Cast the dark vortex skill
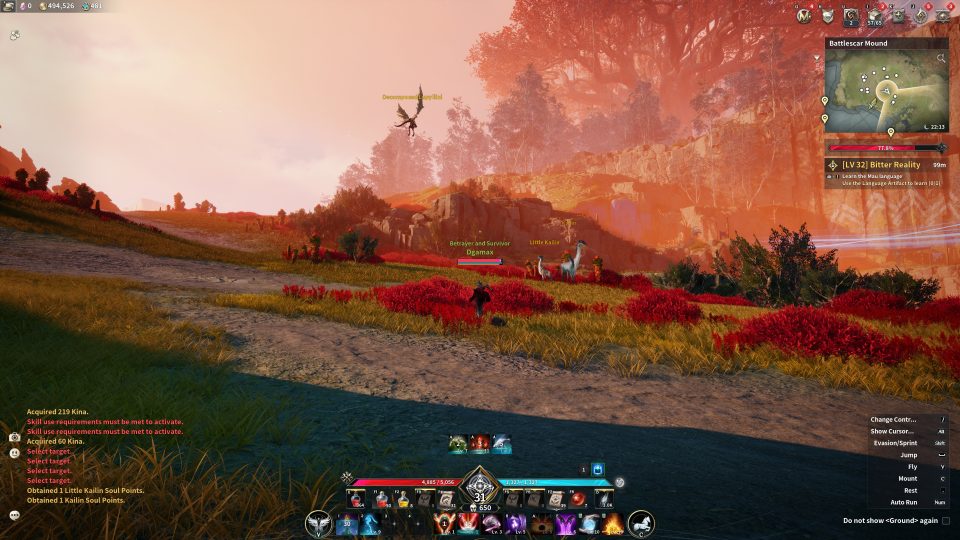Image resolution: width=960 pixels, height=540 pixels. click(x=543, y=523)
